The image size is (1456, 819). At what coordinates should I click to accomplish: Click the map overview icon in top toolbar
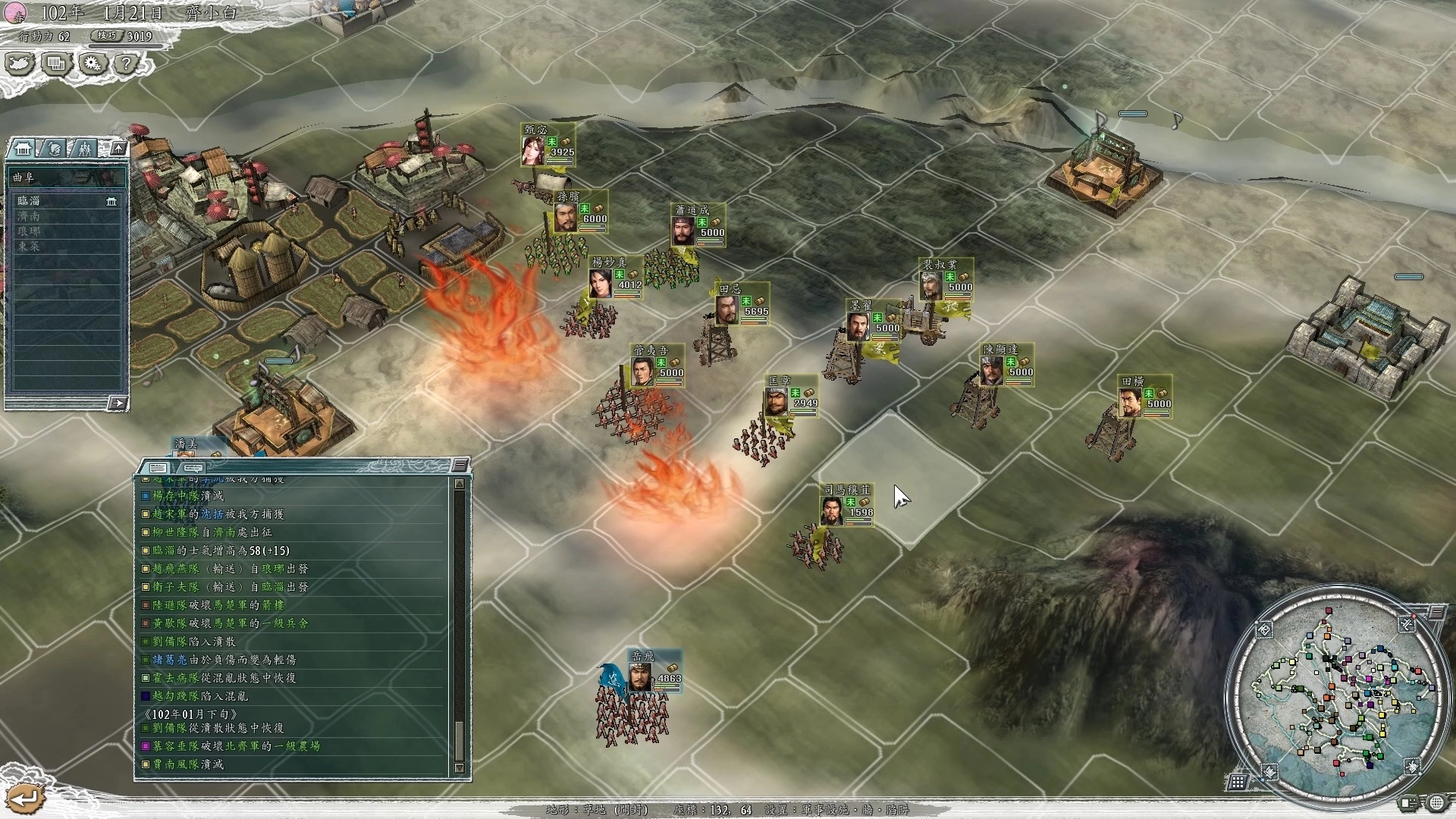(x=20, y=64)
